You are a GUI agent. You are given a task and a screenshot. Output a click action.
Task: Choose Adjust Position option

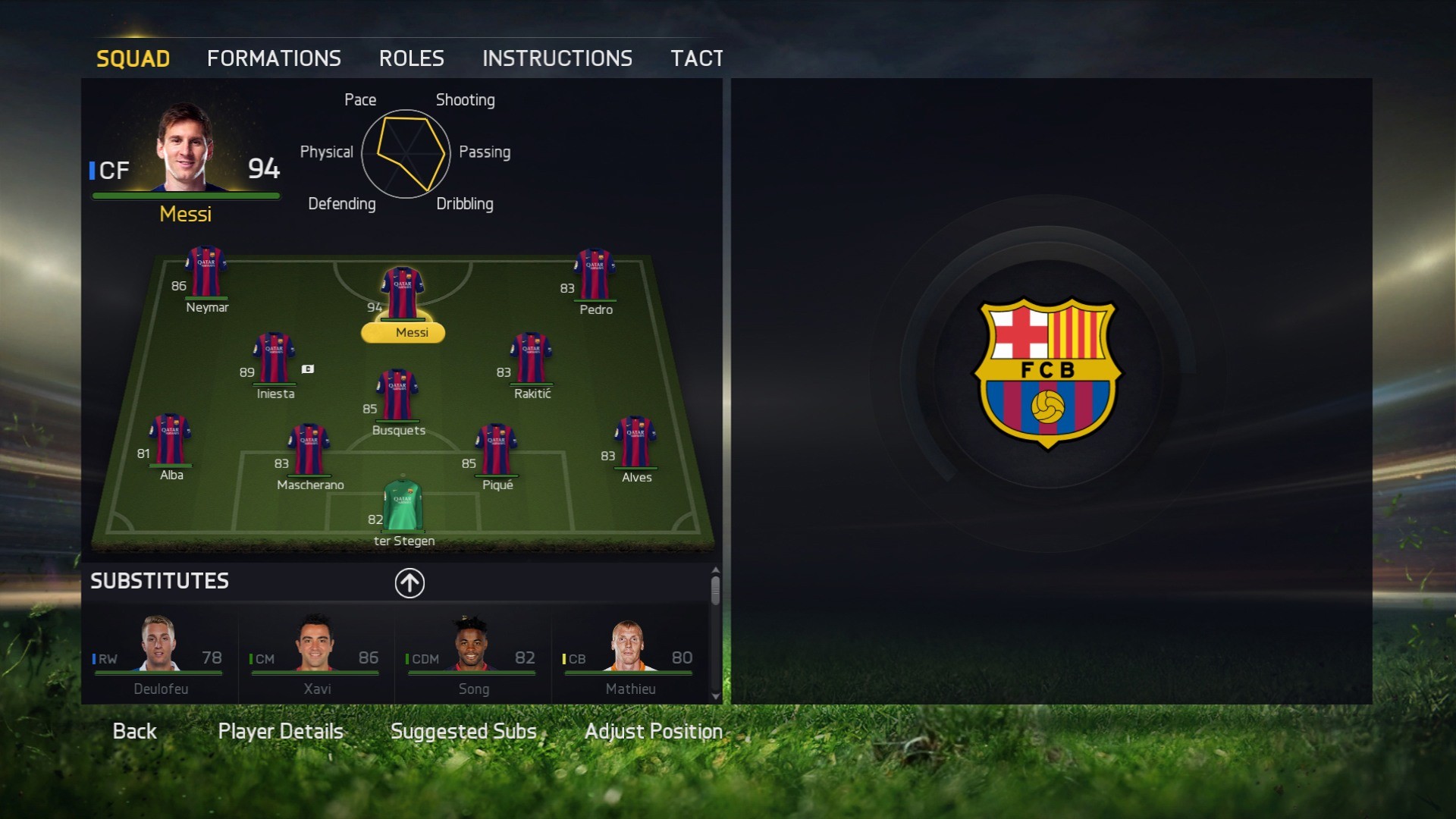point(652,730)
